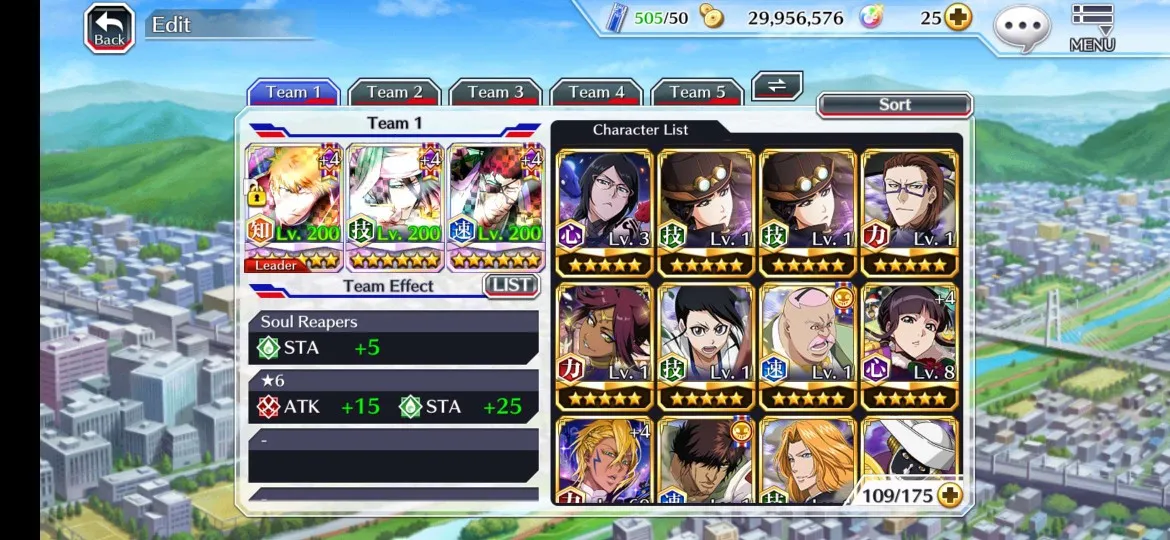1170x540 pixels.
Task: Choose the glasses-wearing character with Lv. 3
Action: [x=604, y=213]
